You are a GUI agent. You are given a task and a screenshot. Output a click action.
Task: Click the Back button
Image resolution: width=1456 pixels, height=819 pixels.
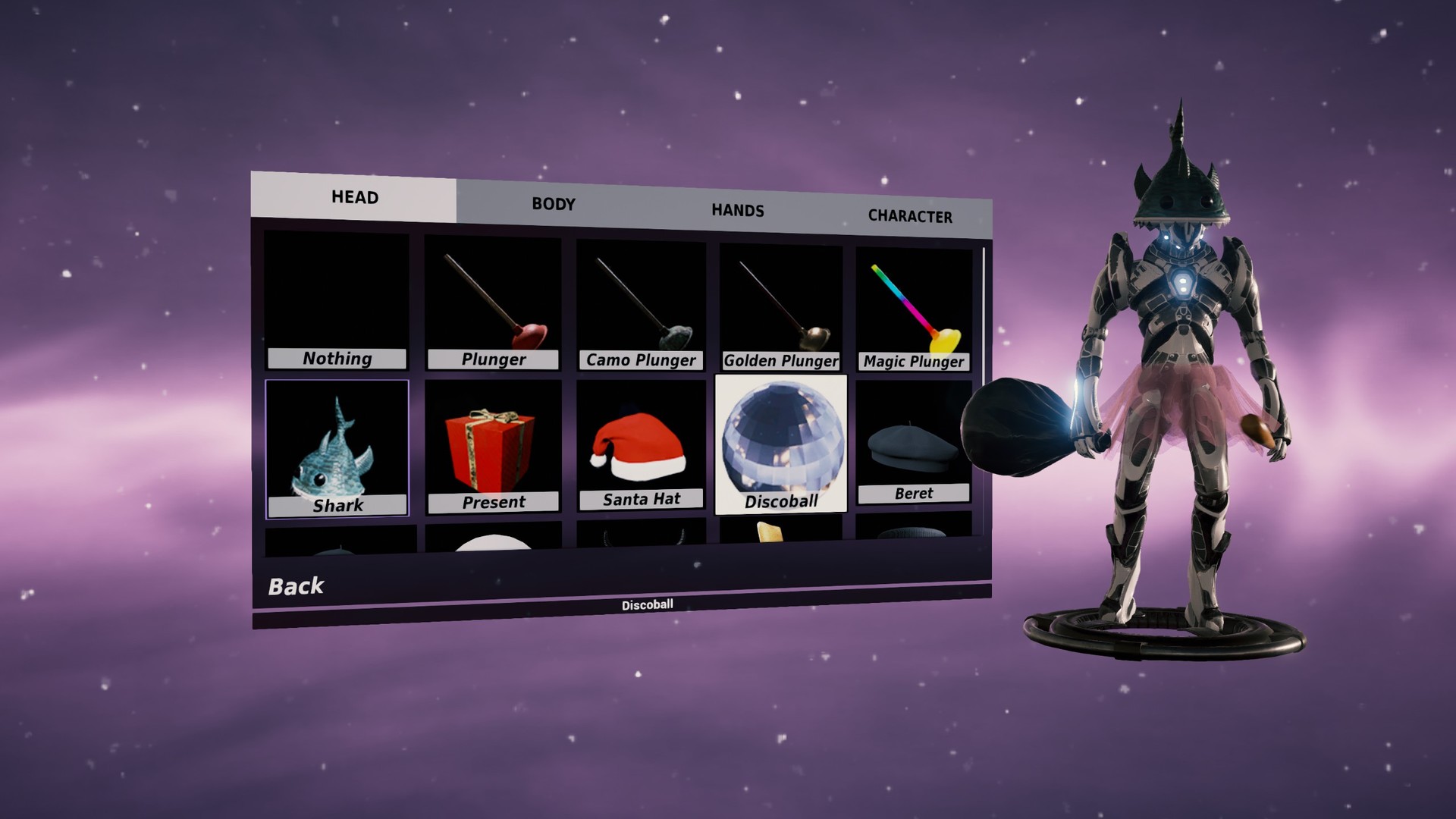pyautogui.click(x=296, y=586)
